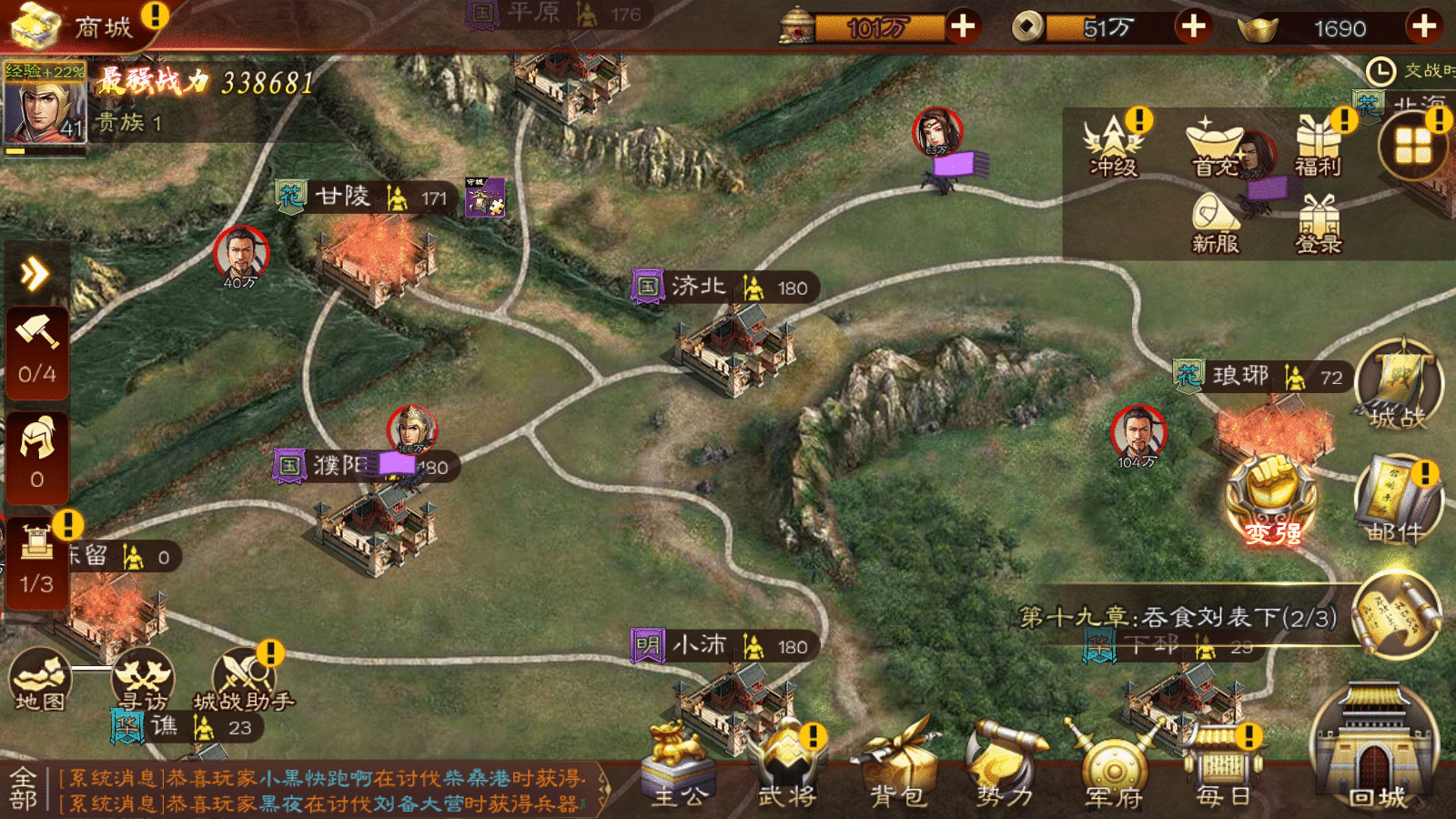Expand the left side panel arrow
Screen dimensions: 1456x819
(x=35, y=273)
